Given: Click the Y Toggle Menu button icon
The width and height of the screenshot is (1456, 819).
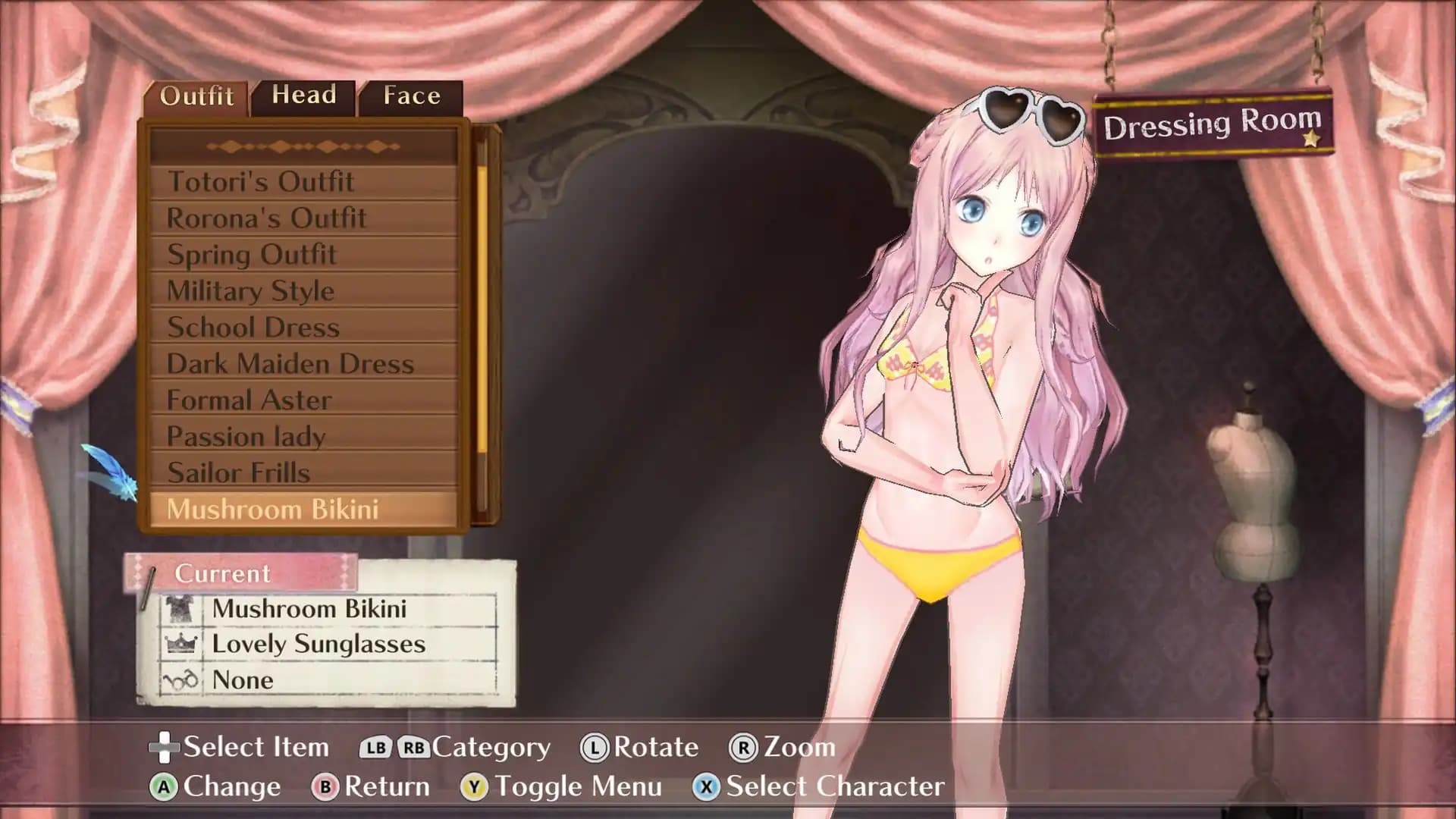Looking at the screenshot, I should coord(475,787).
